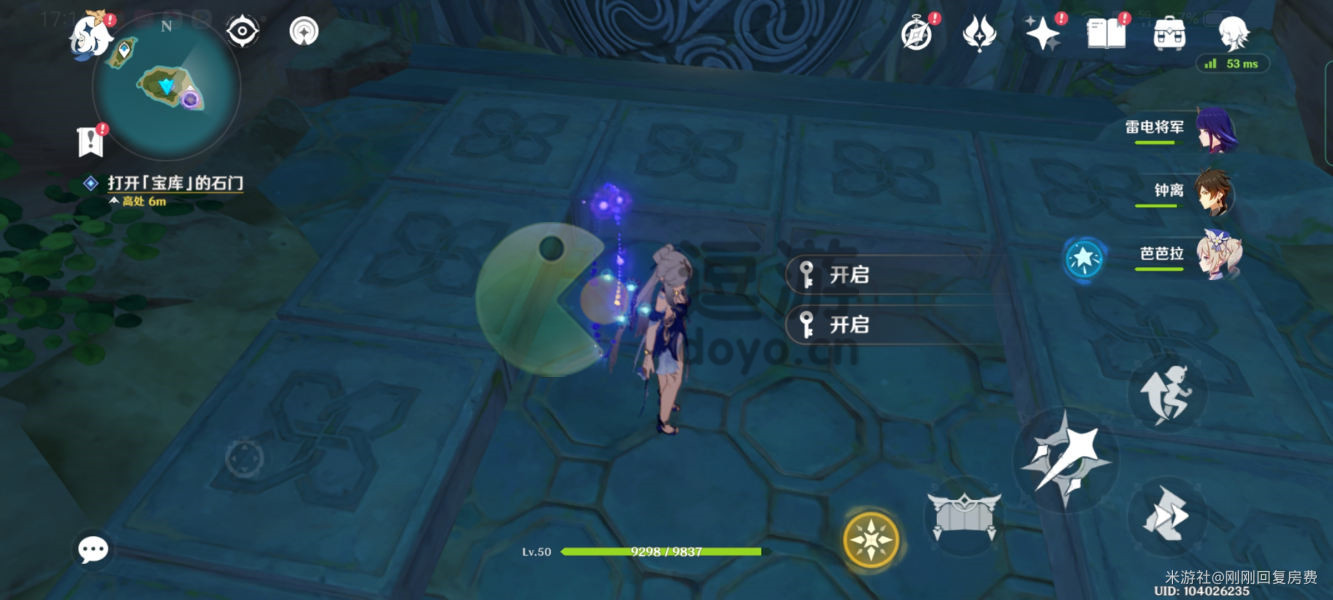
Task: Use the blue star gadget icon
Action: 1084,259
